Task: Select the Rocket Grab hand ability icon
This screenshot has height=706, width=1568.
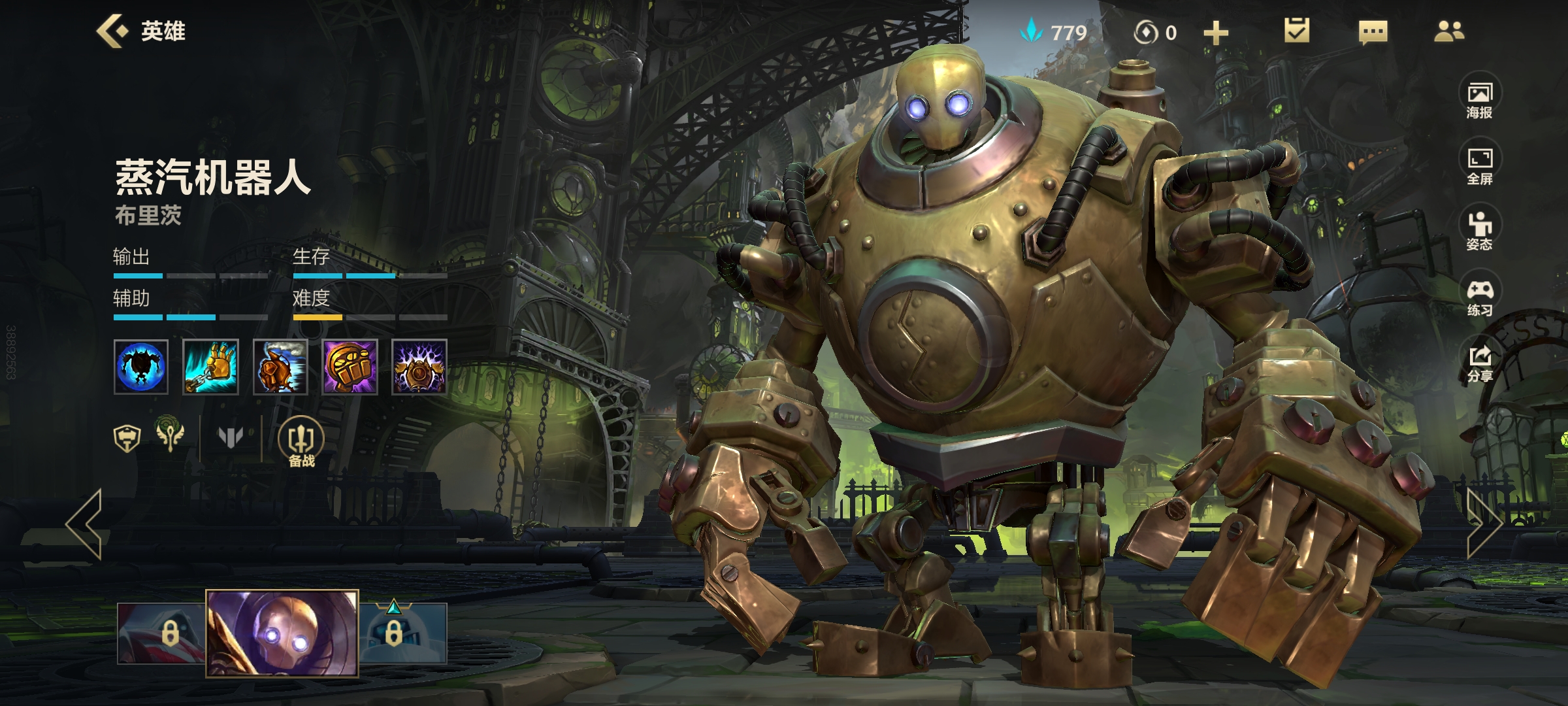Action: pyautogui.click(x=210, y=367)
